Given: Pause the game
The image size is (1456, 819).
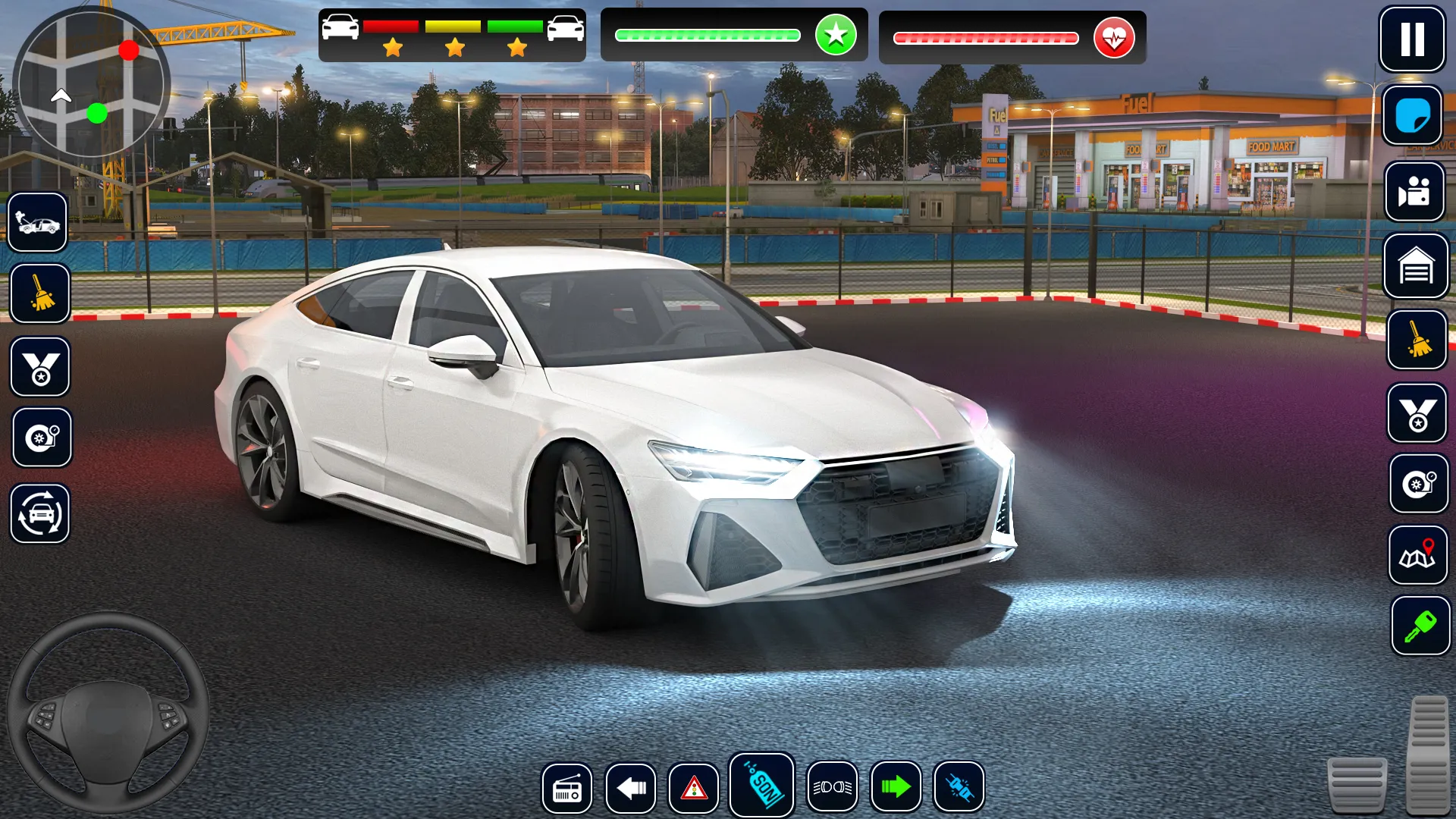Looking at the screenshot, I should tap(1411, 39).
